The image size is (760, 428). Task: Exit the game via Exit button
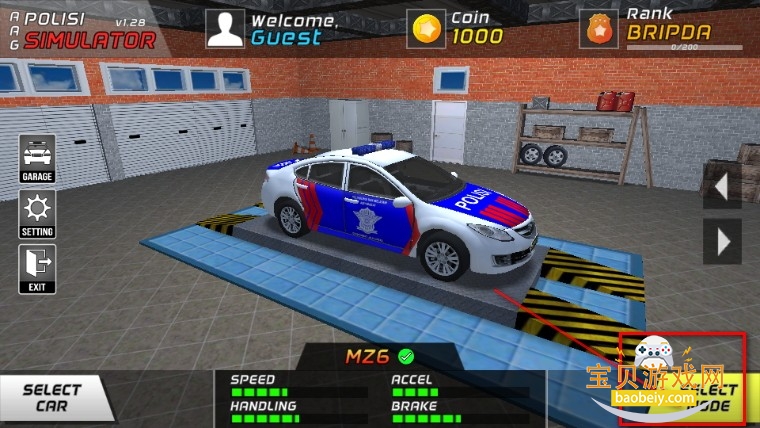(37, 269)
